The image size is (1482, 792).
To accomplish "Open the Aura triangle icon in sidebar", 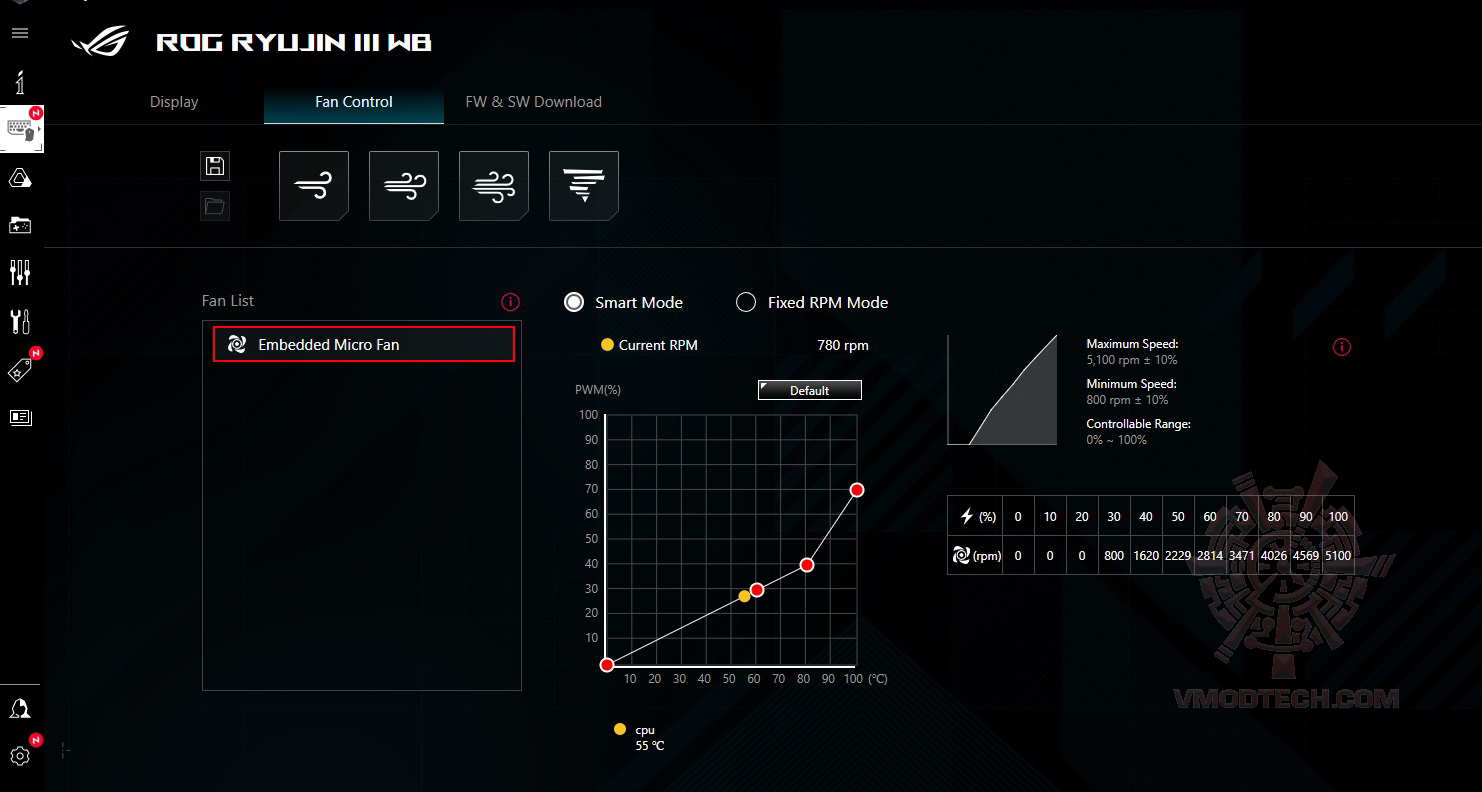I will pos(20,178).
